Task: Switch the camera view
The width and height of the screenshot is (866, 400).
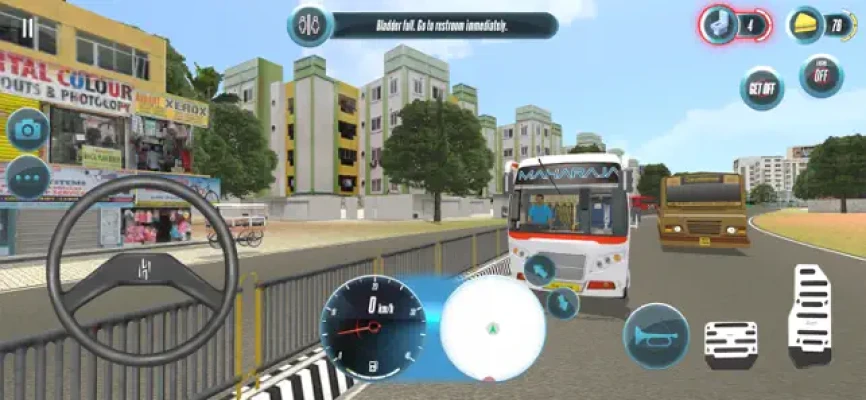Action: (x=28, y=129)
